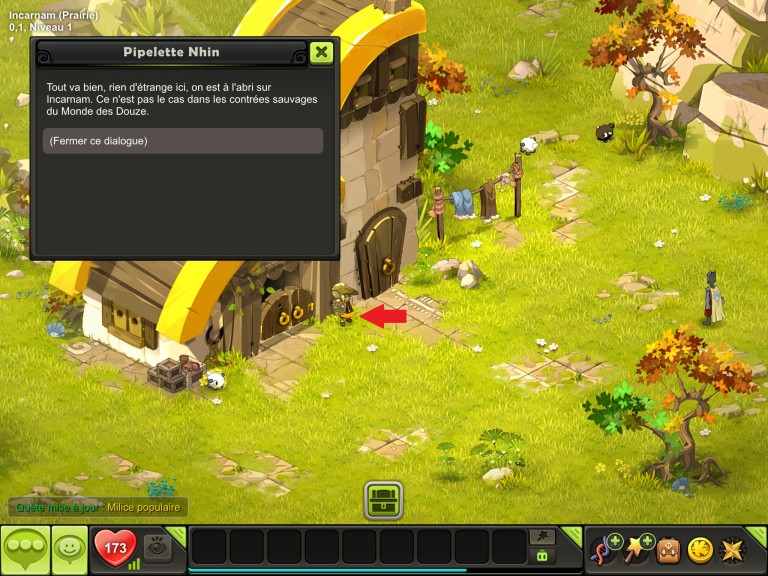Screen dimensions: 768x576
Task: Open the smiley emotes panel
Action: [x=69, y=549]
